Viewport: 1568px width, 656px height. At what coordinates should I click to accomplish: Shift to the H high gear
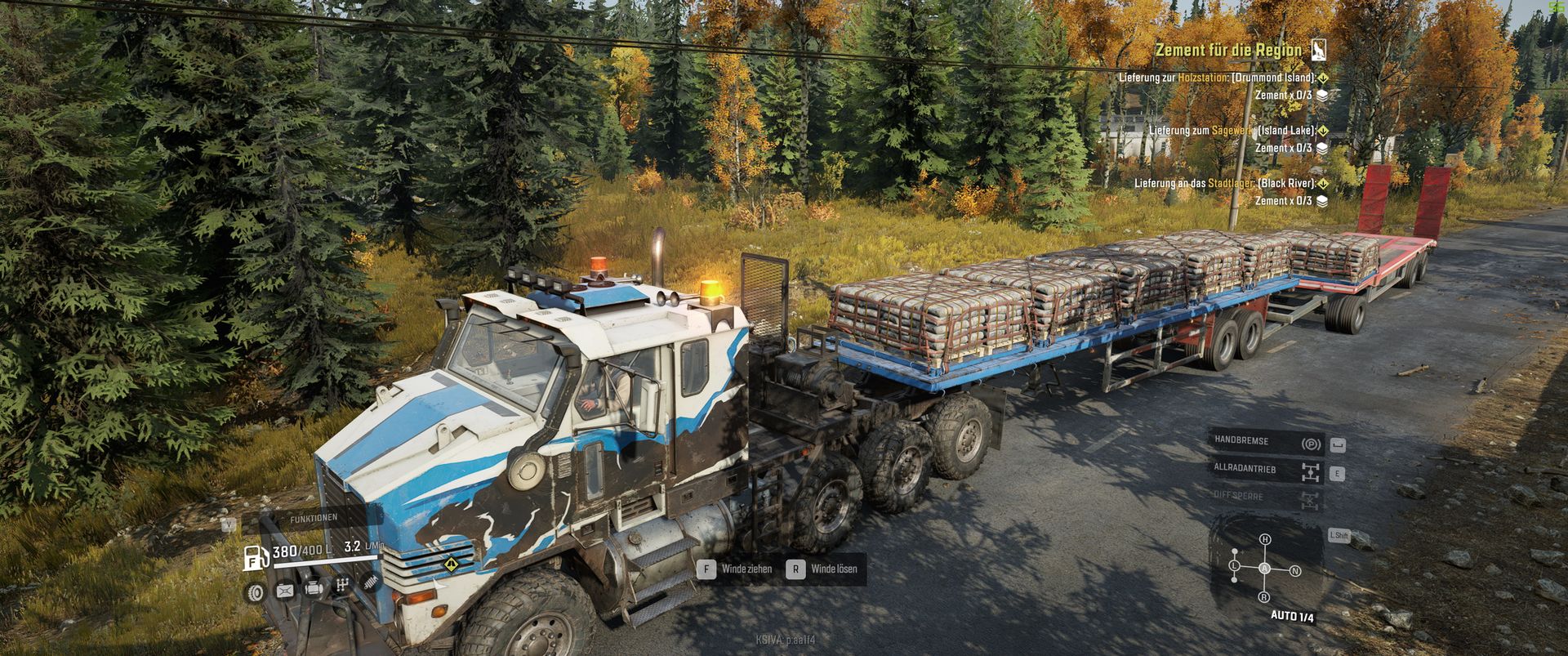1265,540
